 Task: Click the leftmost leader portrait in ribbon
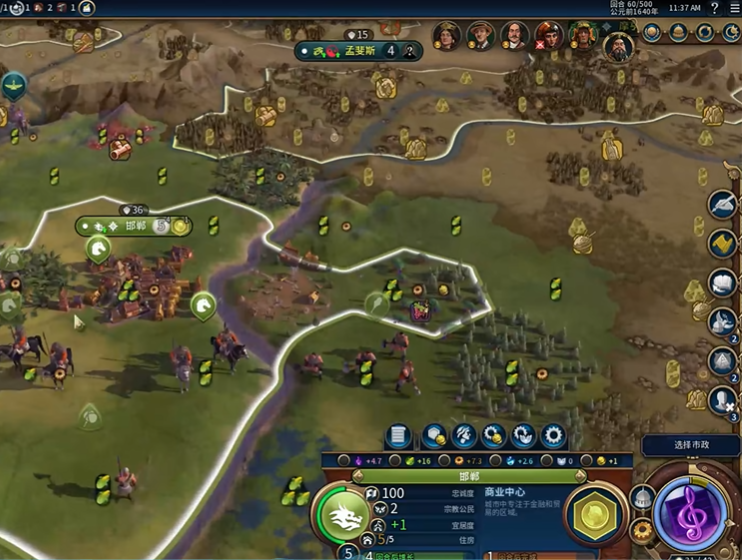pos(446,36)
